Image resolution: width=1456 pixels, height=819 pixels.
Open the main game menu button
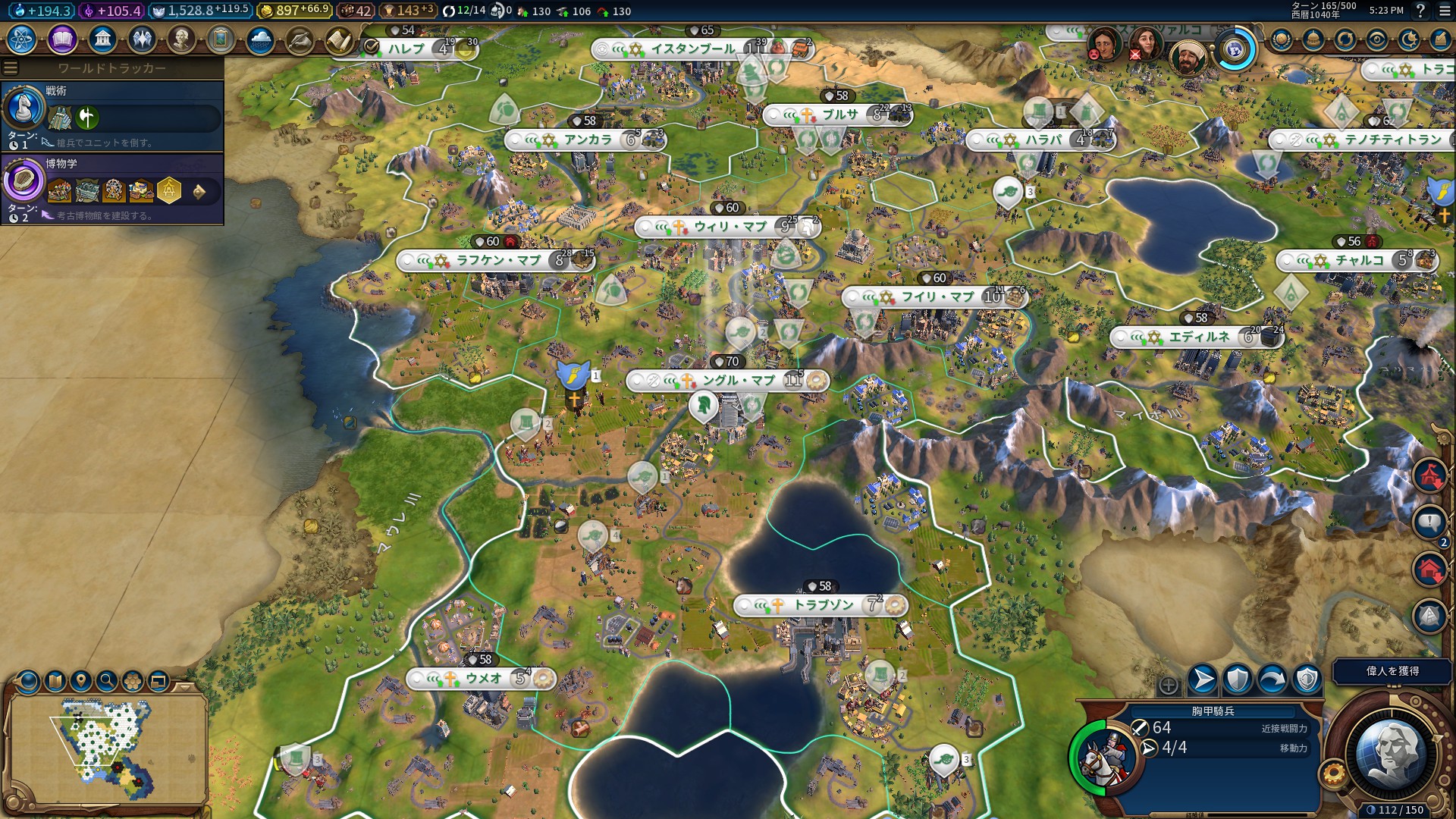(x=1445, y=11)
